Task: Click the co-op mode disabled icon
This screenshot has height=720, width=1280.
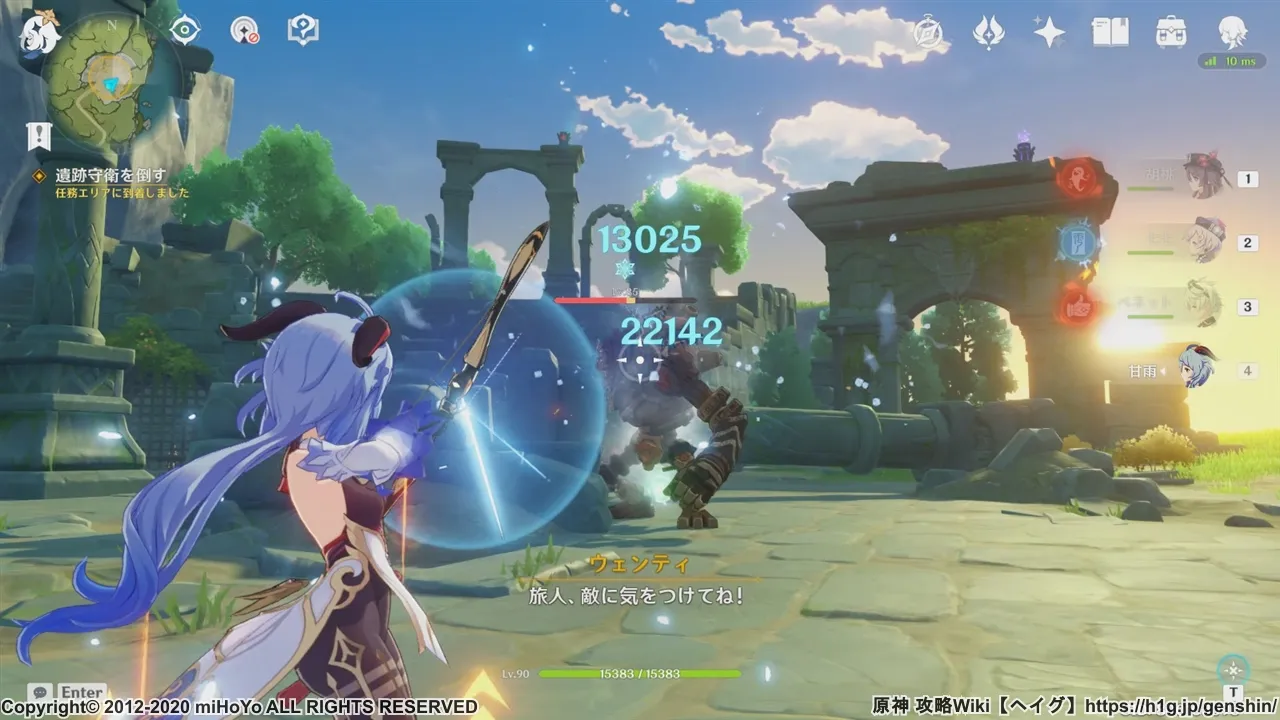Action: pyautogui.click(x=244, y=30)
